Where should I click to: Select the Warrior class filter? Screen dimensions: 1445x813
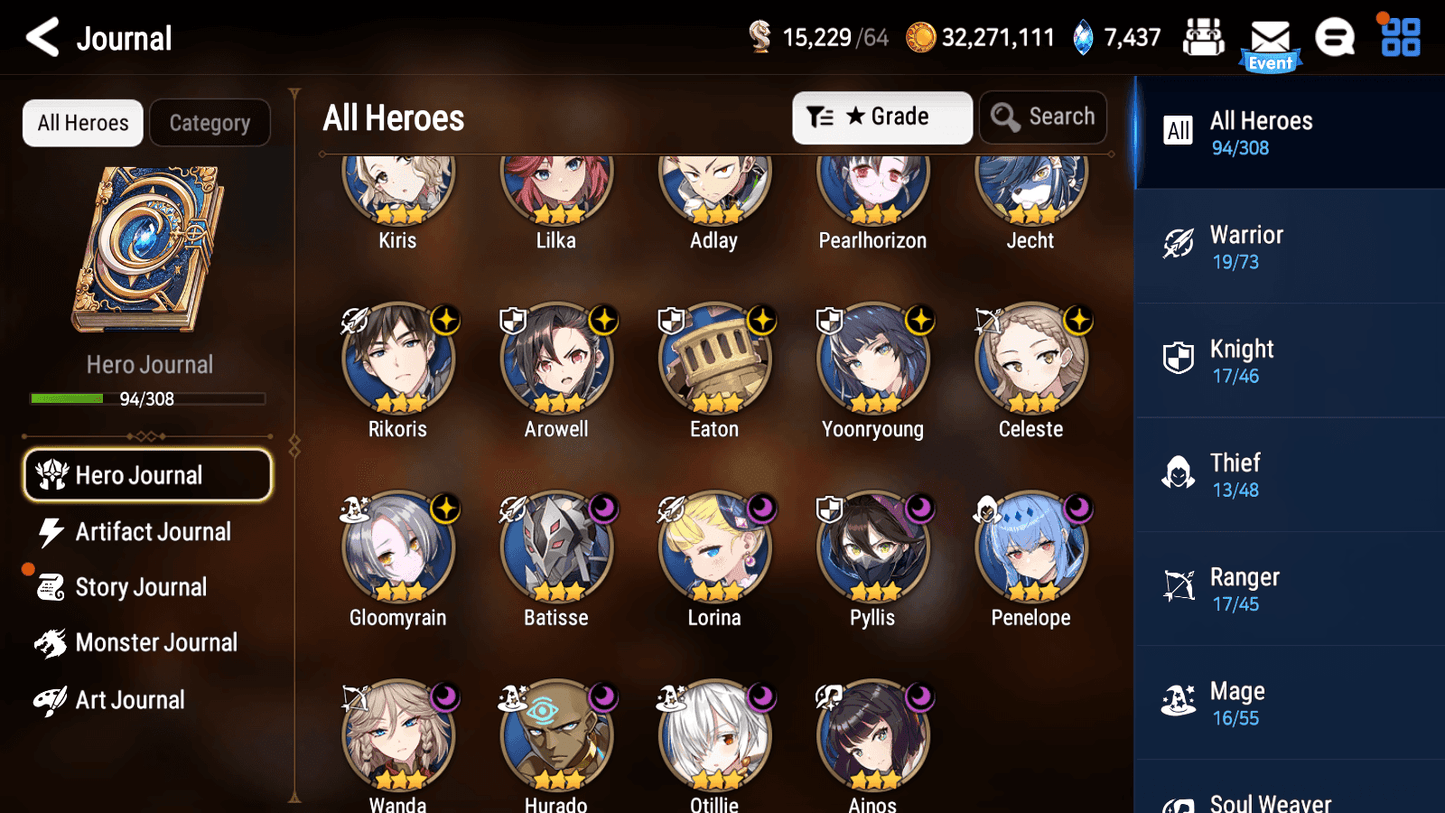pyautogui.click(x=1288, y=246)
